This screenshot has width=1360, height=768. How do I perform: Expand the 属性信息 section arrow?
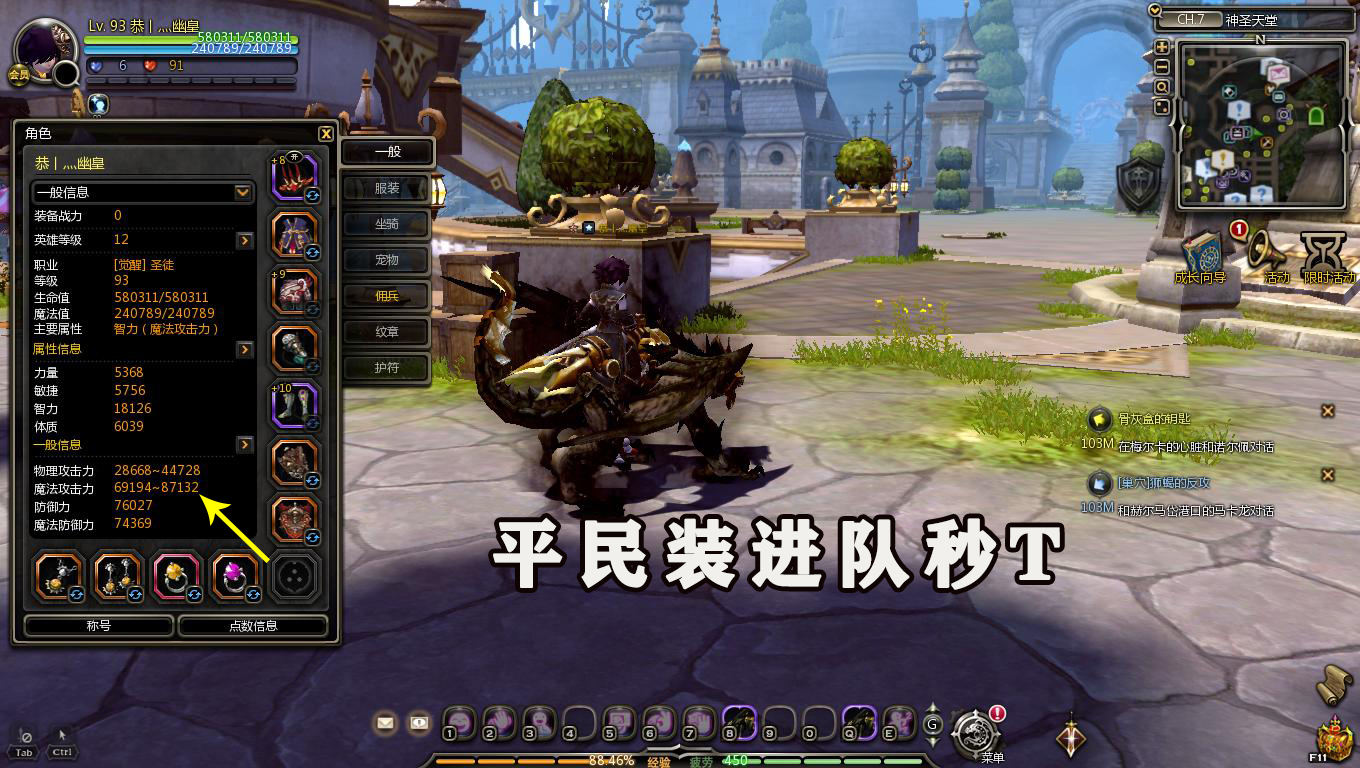246,349
